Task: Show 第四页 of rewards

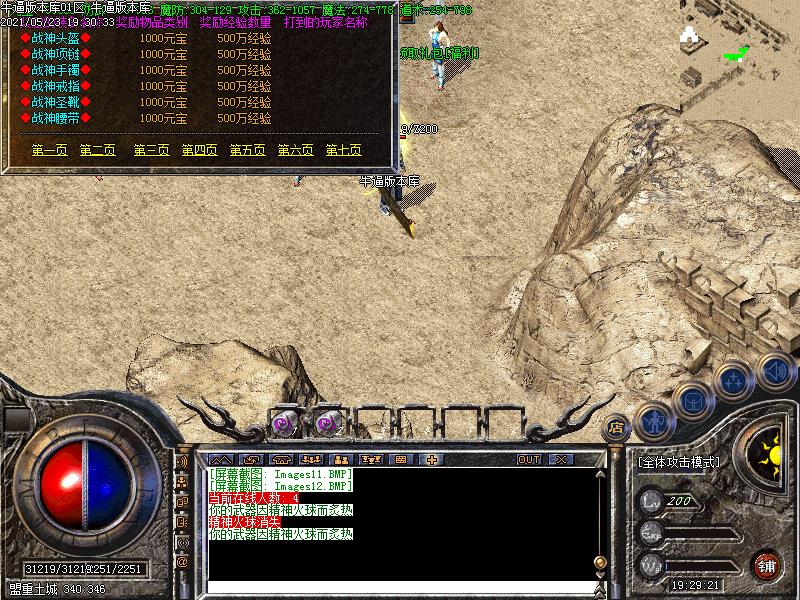Action: coord(199,150)
